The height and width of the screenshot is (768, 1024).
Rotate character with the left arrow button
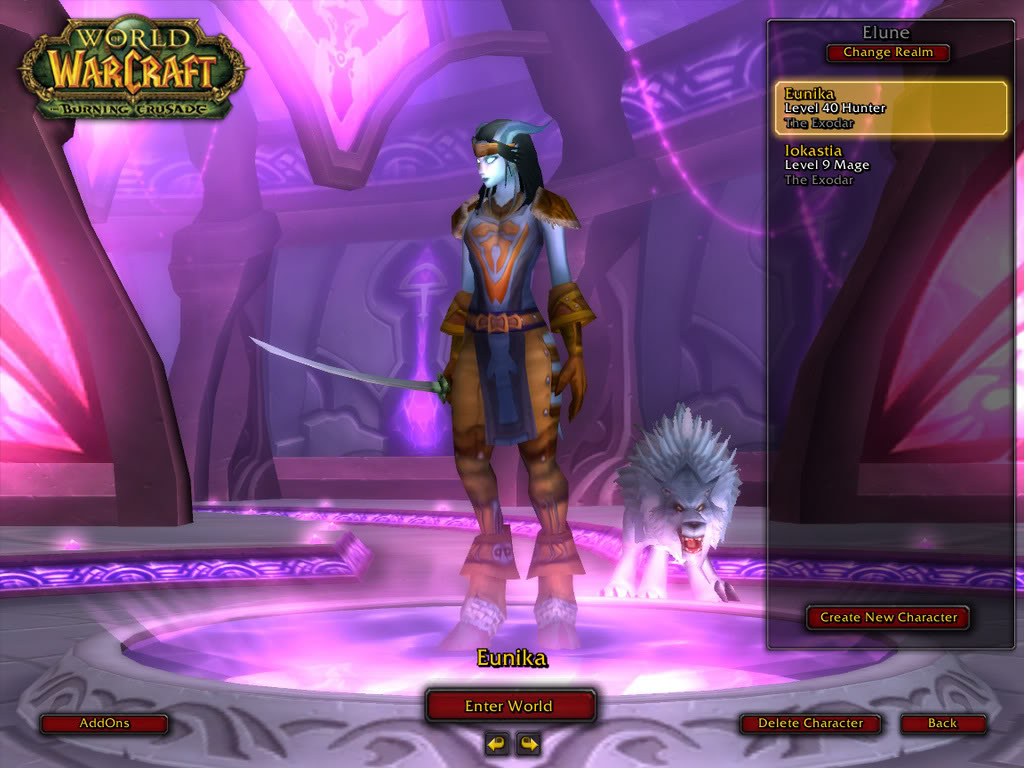(496, 743)
